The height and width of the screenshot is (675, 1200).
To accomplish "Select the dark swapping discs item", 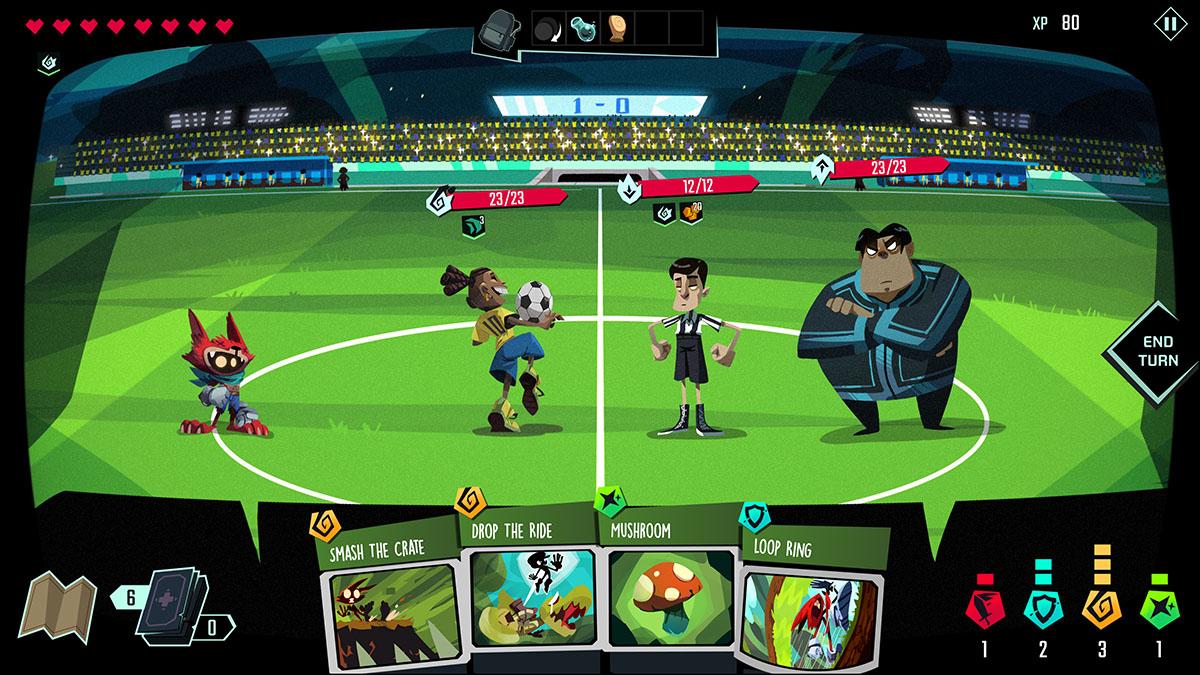I will 549,29.
